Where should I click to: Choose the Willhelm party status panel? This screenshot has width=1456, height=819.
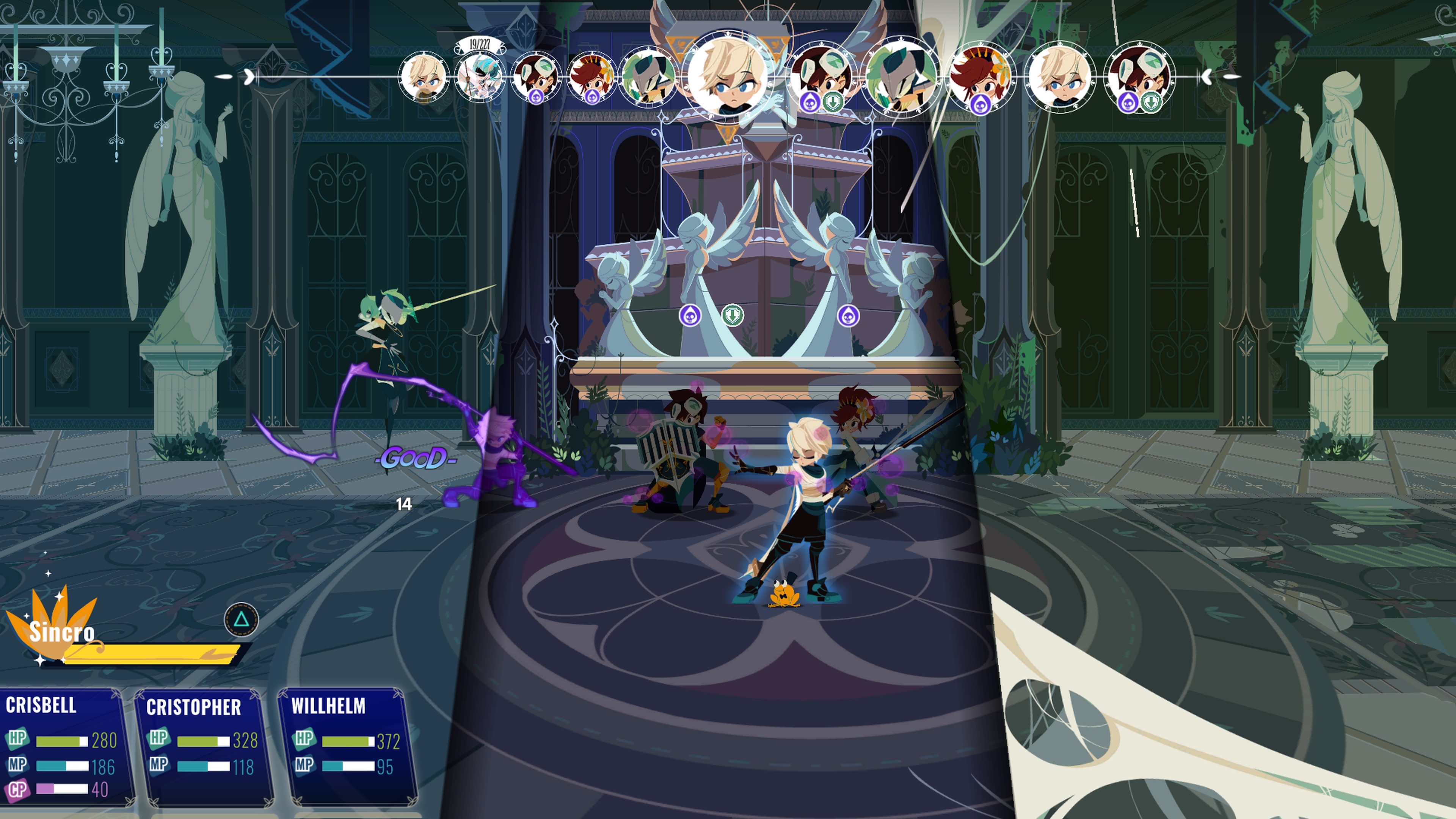[347, 747]
